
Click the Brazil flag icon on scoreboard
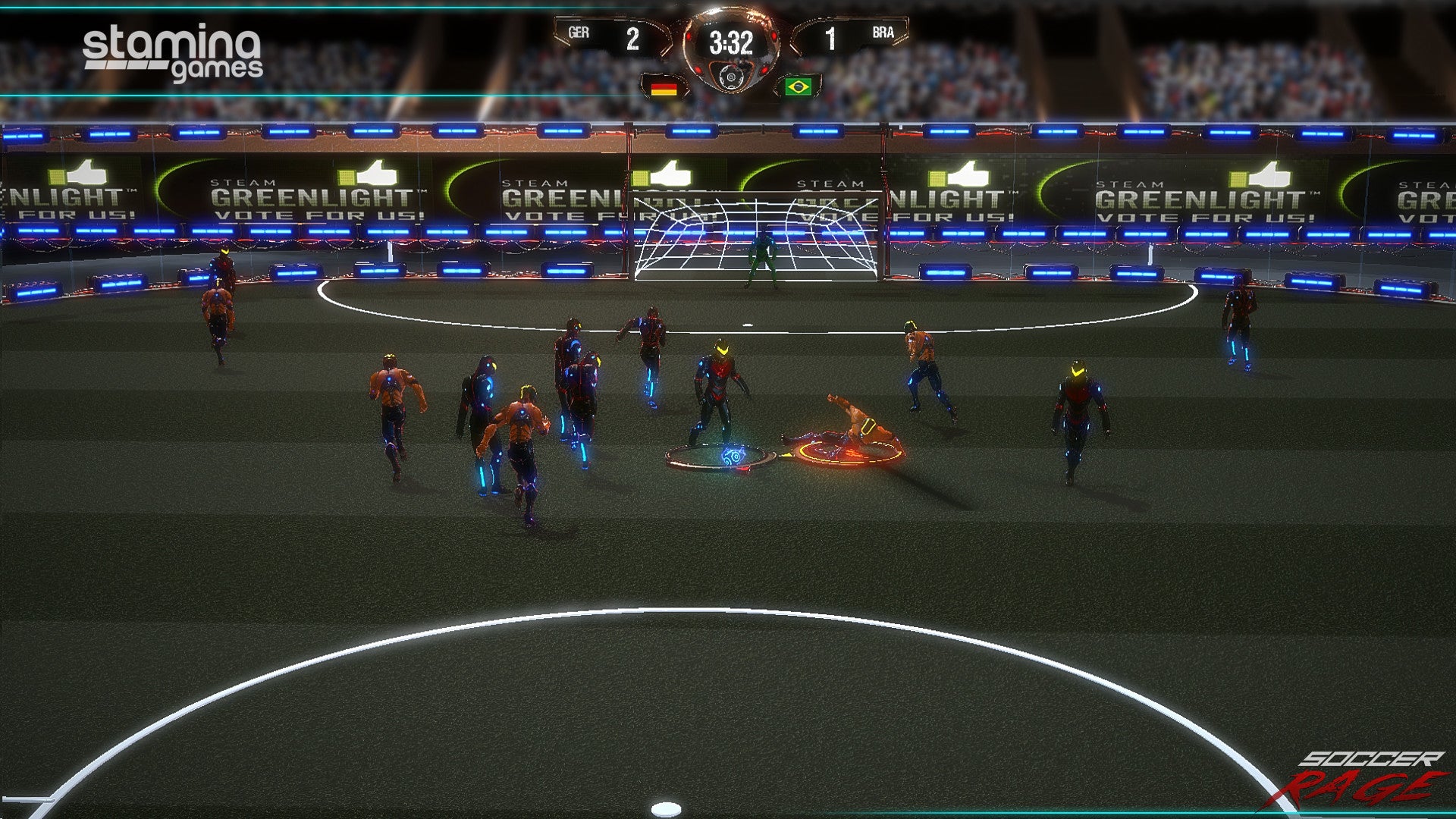click(x=798, y=86)
